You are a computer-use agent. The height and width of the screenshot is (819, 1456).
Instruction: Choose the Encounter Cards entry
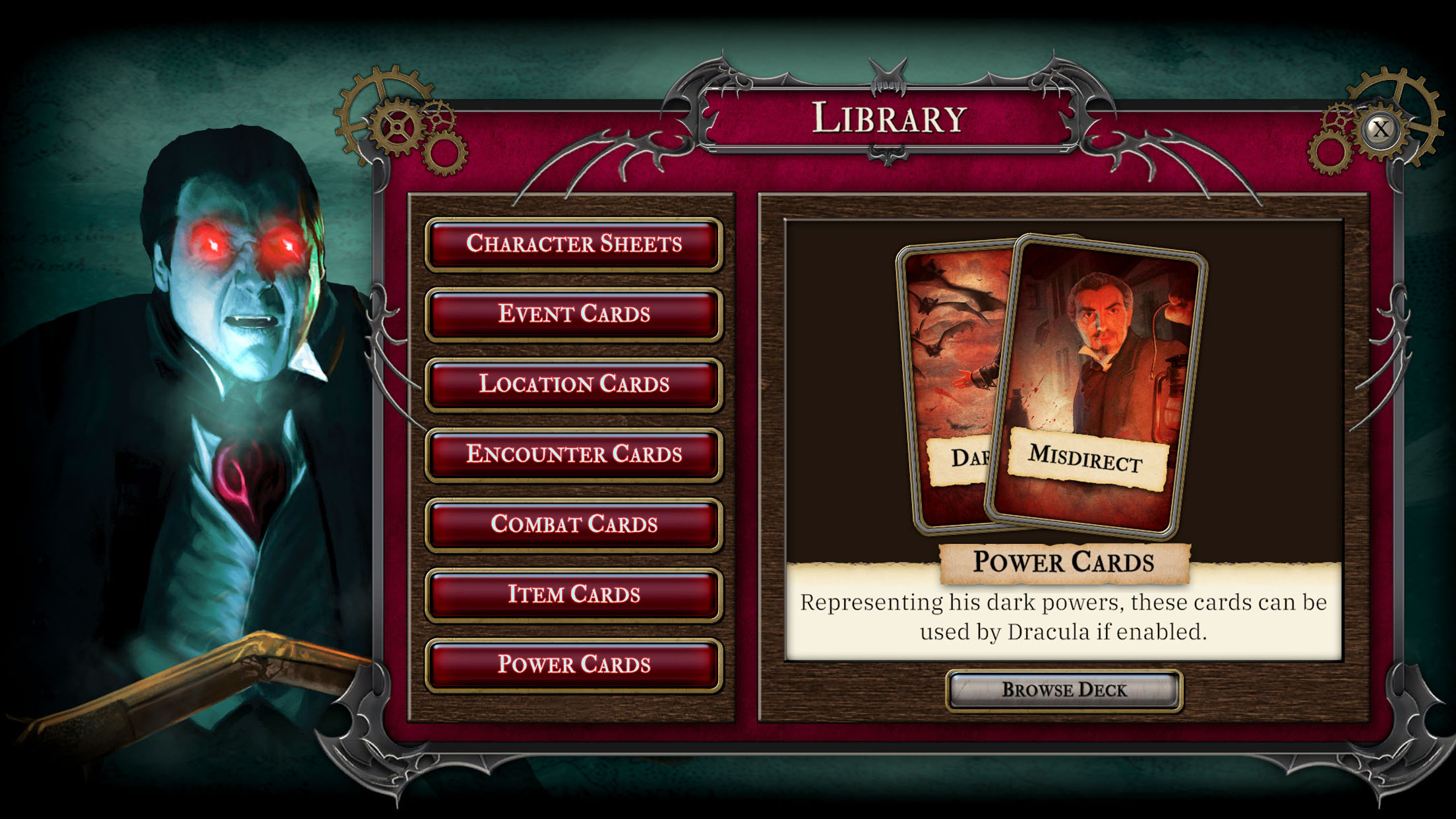[574, 454]
